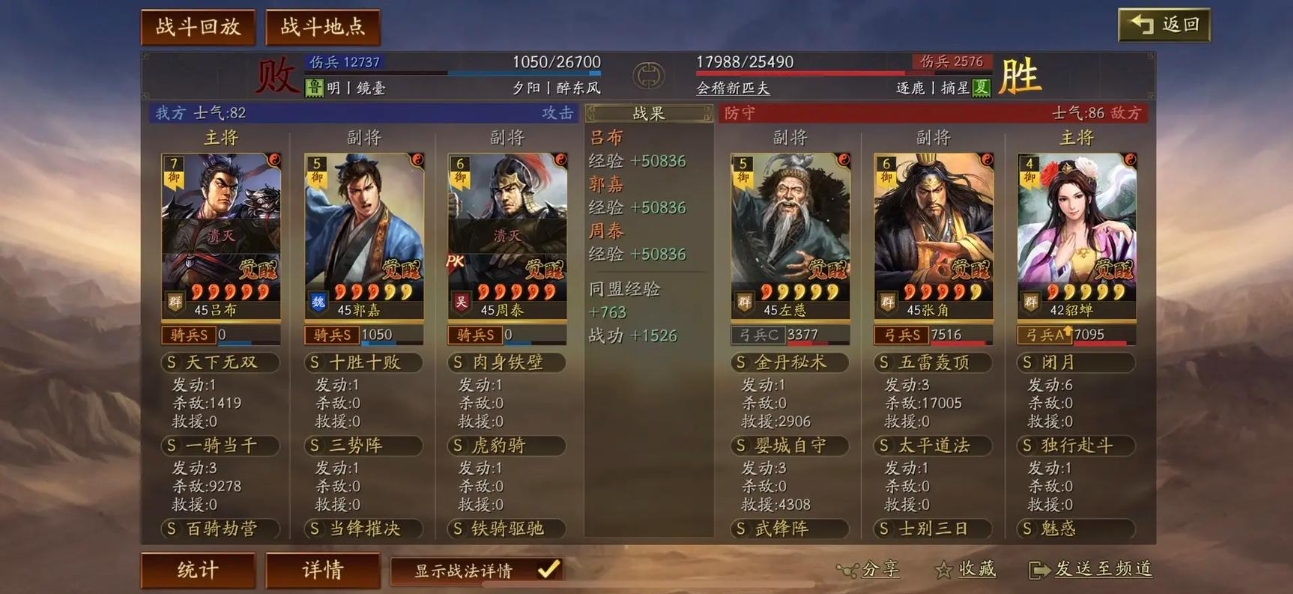
Task: Select the 郭嘉 general portrait
Action: click(364, 230)
